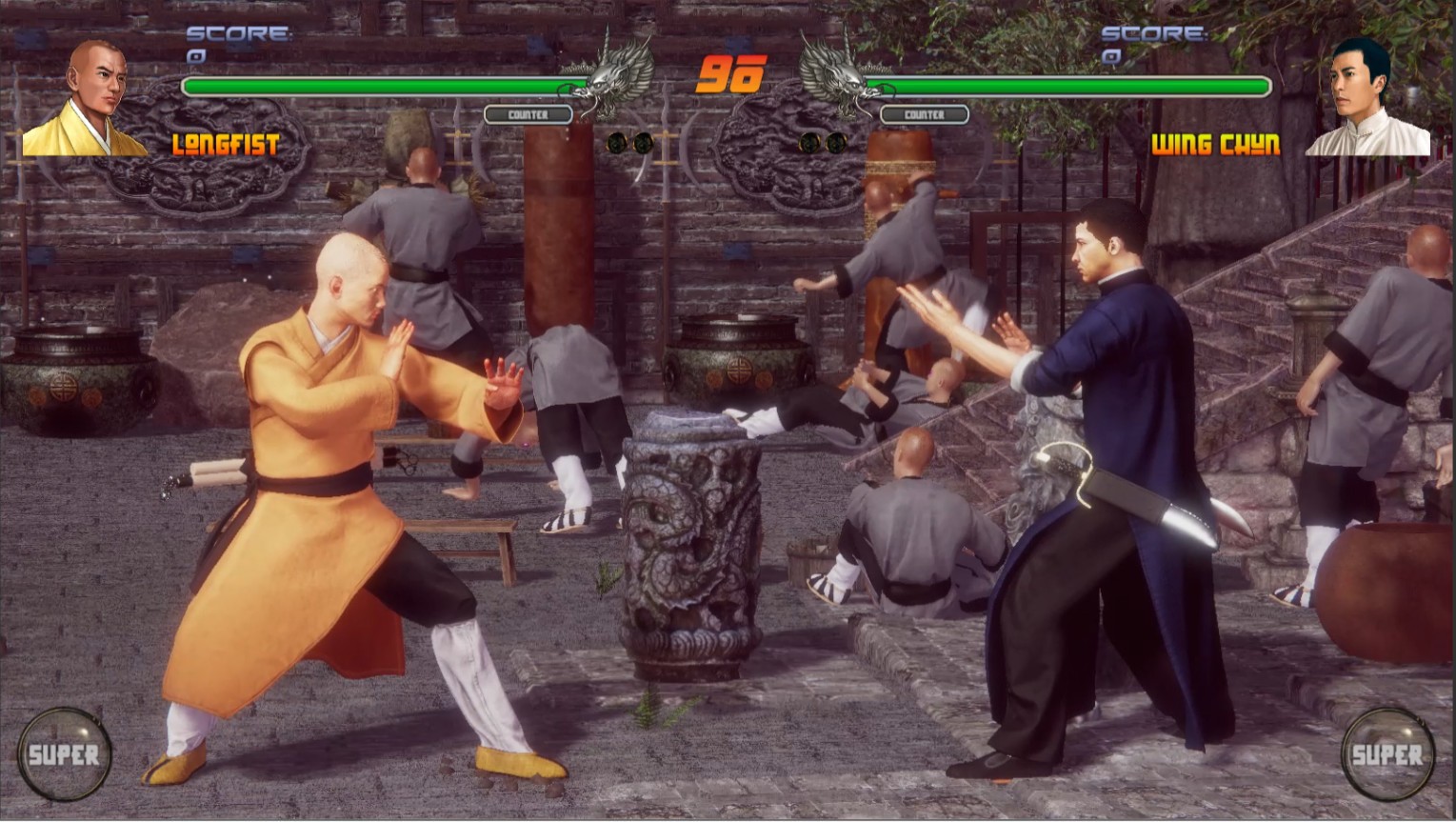Click the LONGFIST name label
This screenshot has height=822, width=1456.
click(x=226, y=146)
